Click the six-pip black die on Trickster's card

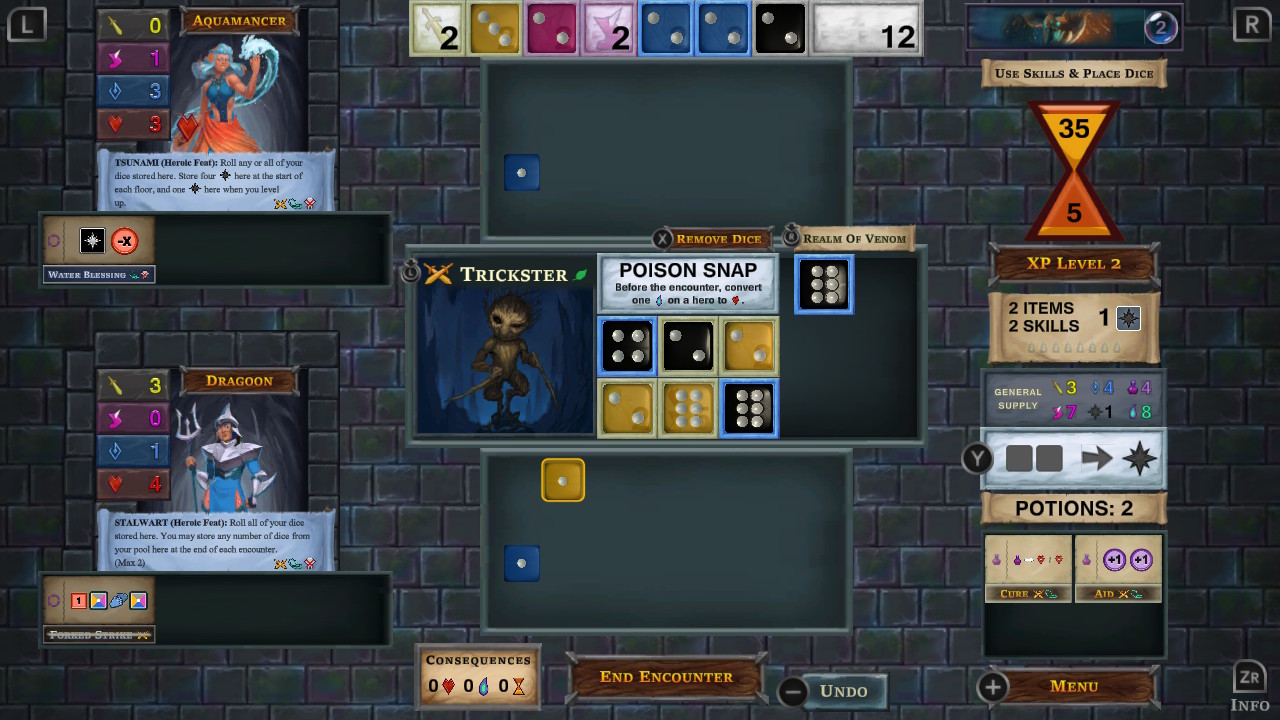pos(749,408)
